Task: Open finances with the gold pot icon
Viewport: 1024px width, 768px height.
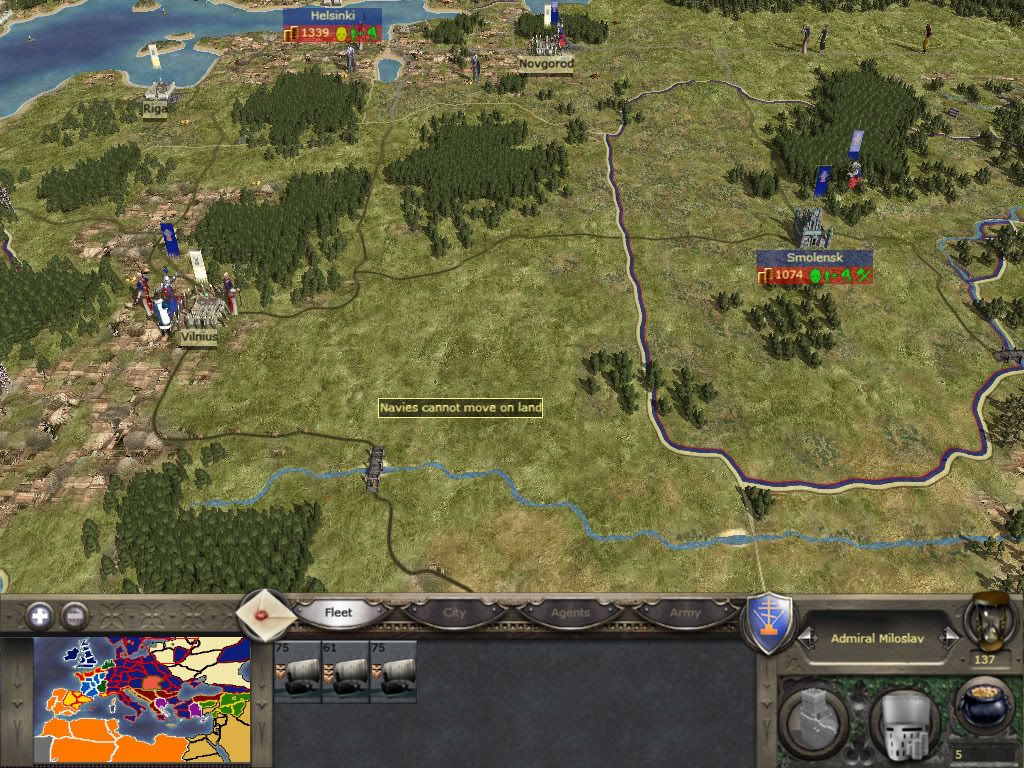Action: pyautogui.click(x=984, y=706)
